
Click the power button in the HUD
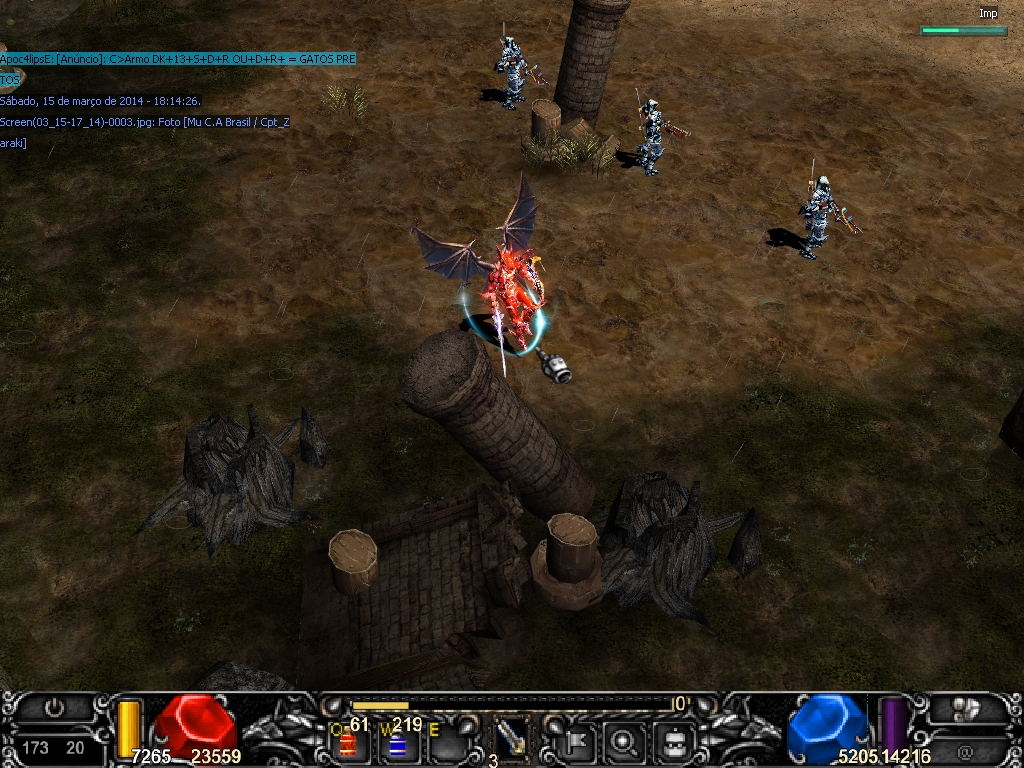tap(55, 708)
